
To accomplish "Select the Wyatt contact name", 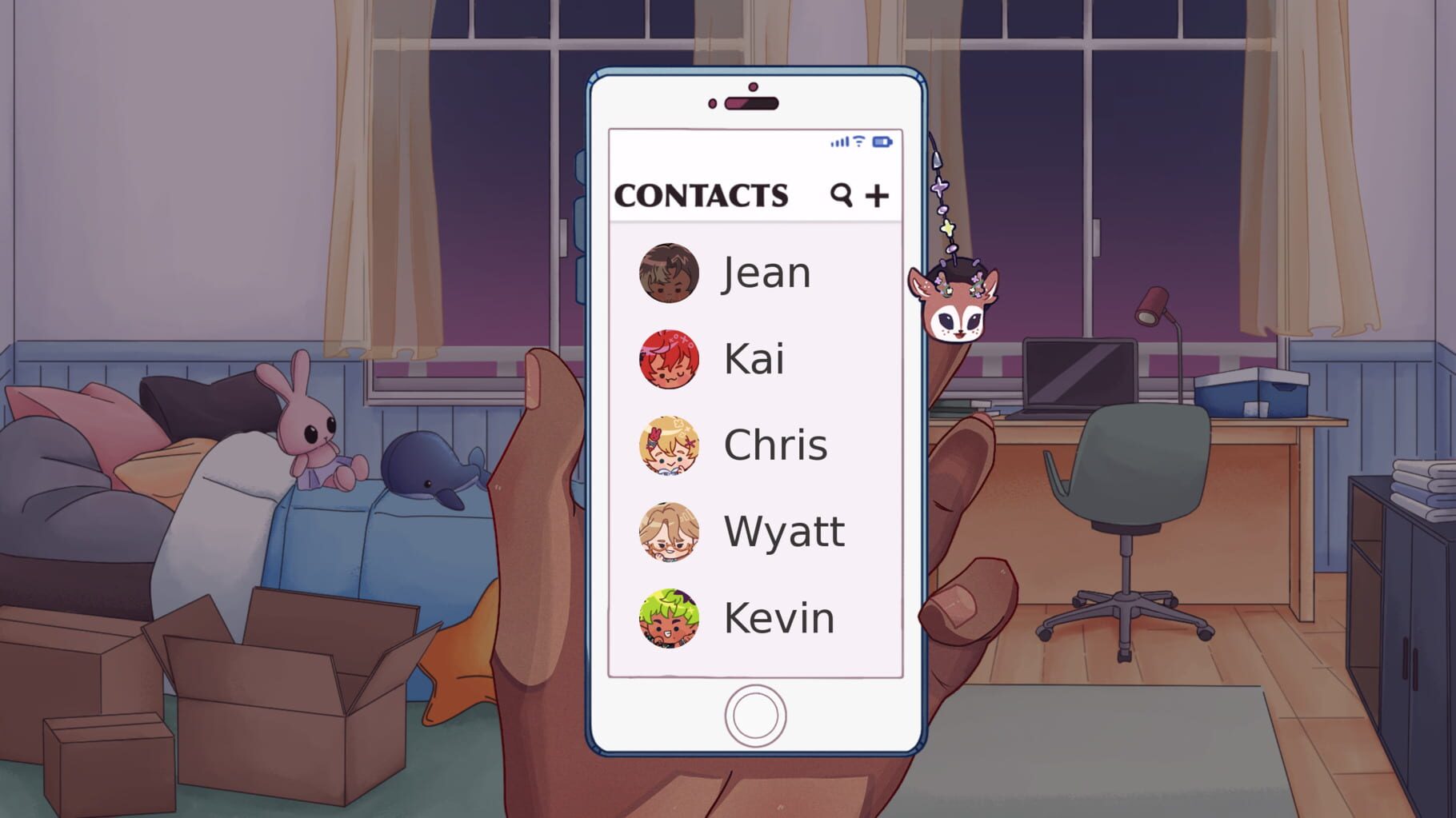I will [x=782, y=530].
